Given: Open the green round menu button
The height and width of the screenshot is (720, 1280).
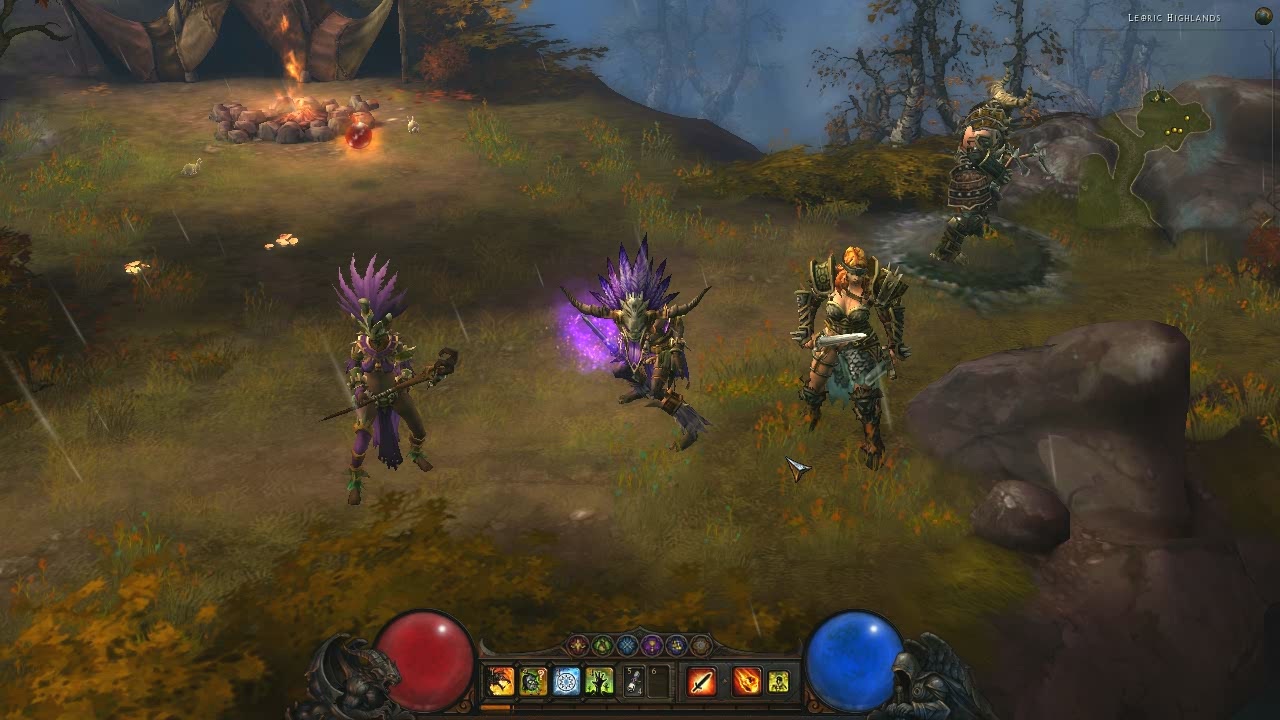Looking at the screenshot, I should (603, 645).
